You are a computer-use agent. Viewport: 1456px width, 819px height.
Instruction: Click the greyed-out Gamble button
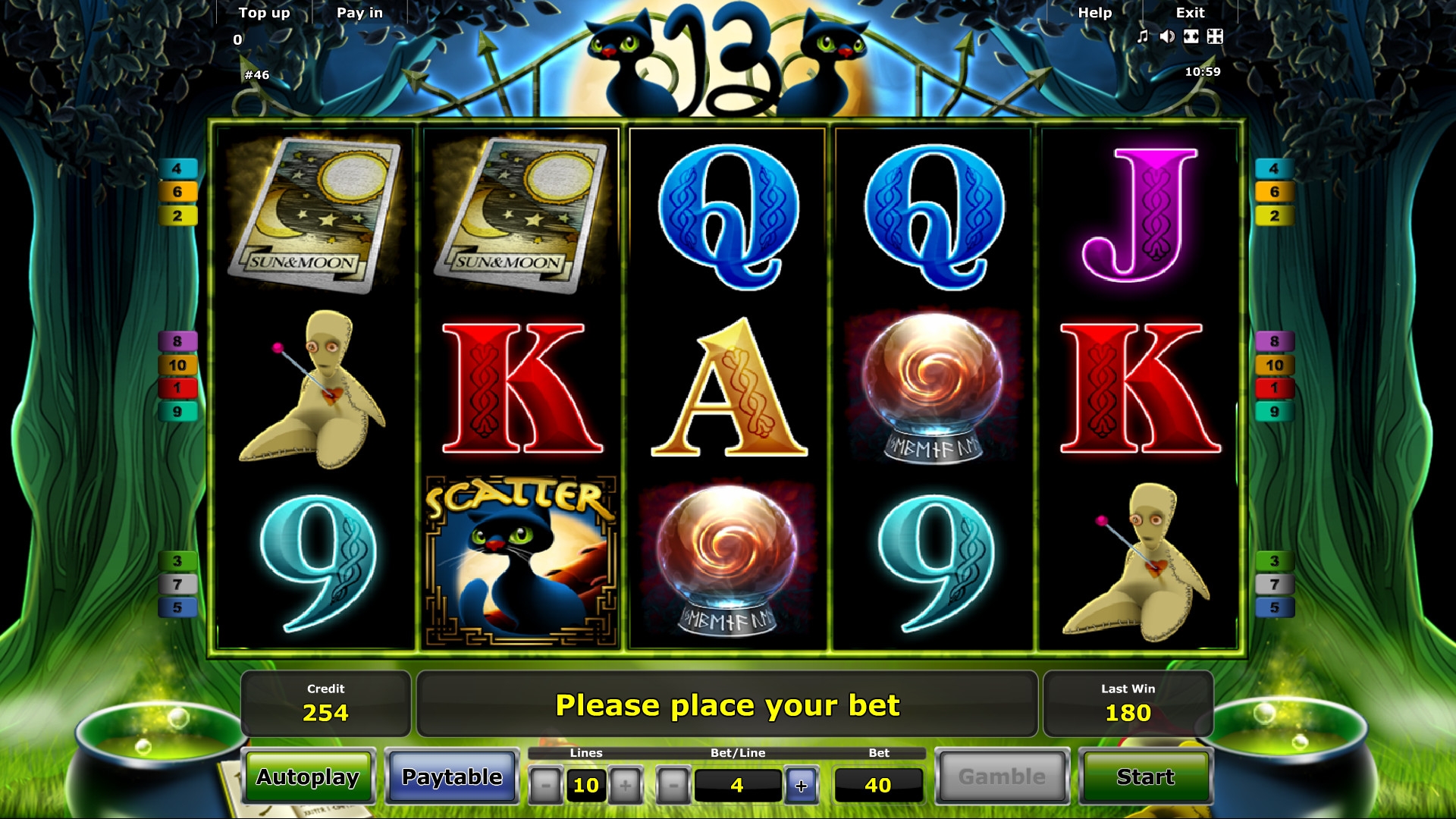point(1002,777)
